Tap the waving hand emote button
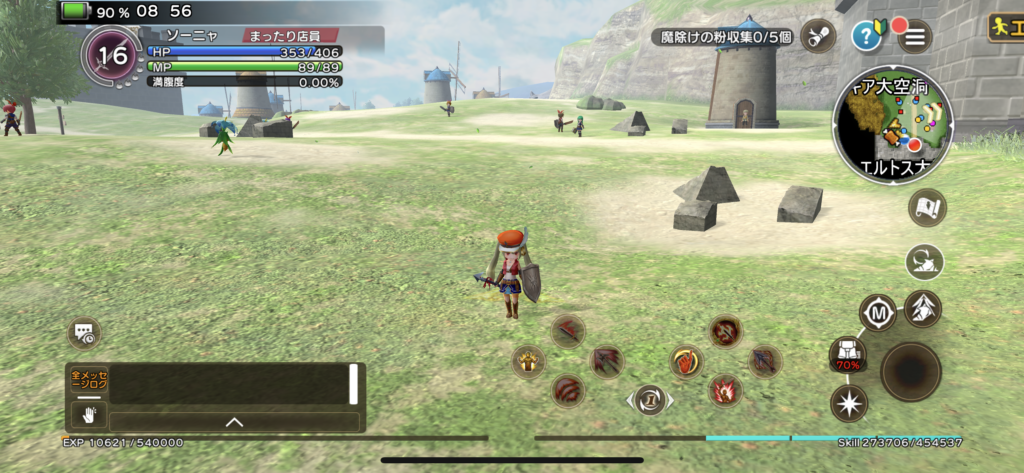Viewport: 1024px width, 473px height. coord(88,415)
